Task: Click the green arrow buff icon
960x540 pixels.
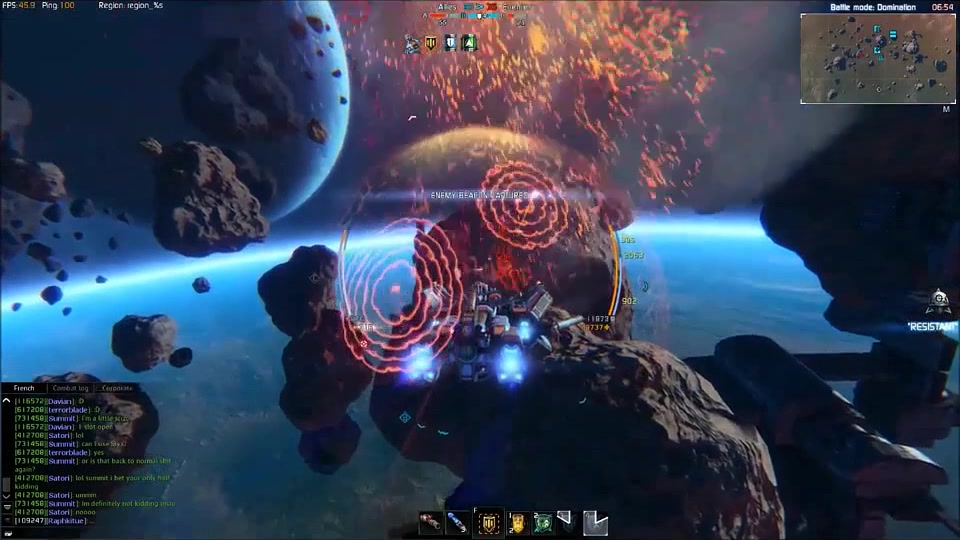Action: (x=468, y=43)
